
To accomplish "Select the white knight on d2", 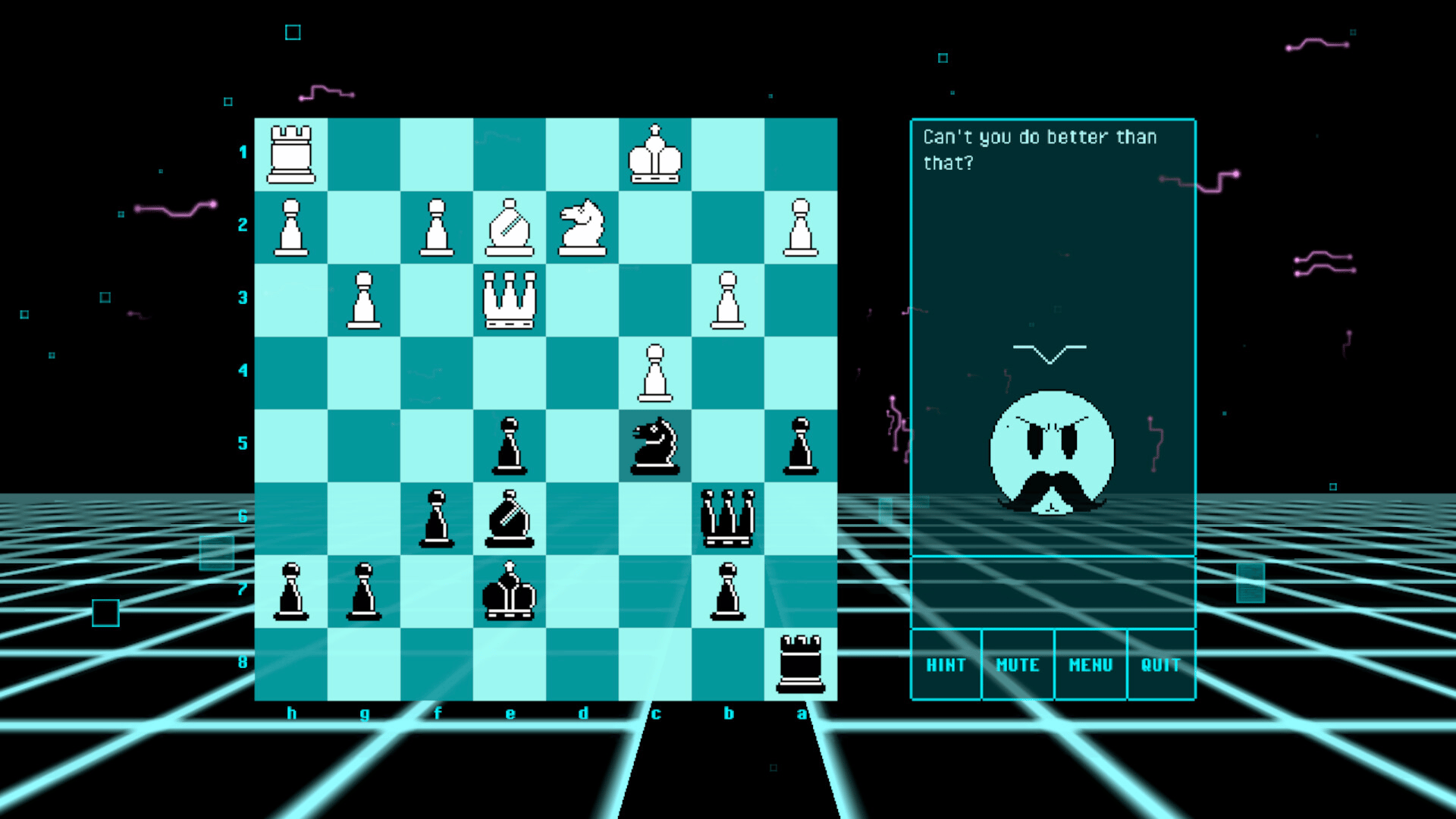I will coord(582,227).
